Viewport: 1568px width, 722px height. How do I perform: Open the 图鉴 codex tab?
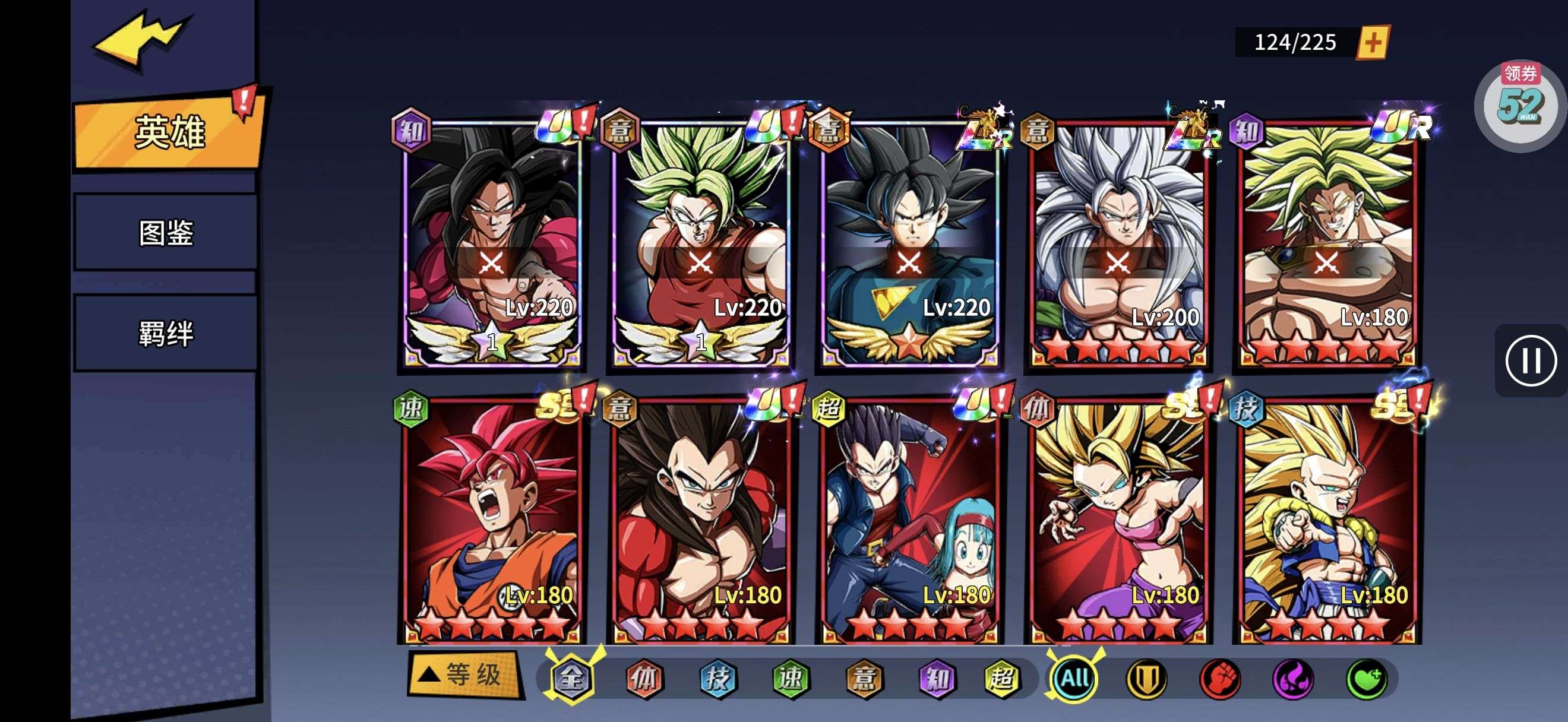tap(166, 232)
